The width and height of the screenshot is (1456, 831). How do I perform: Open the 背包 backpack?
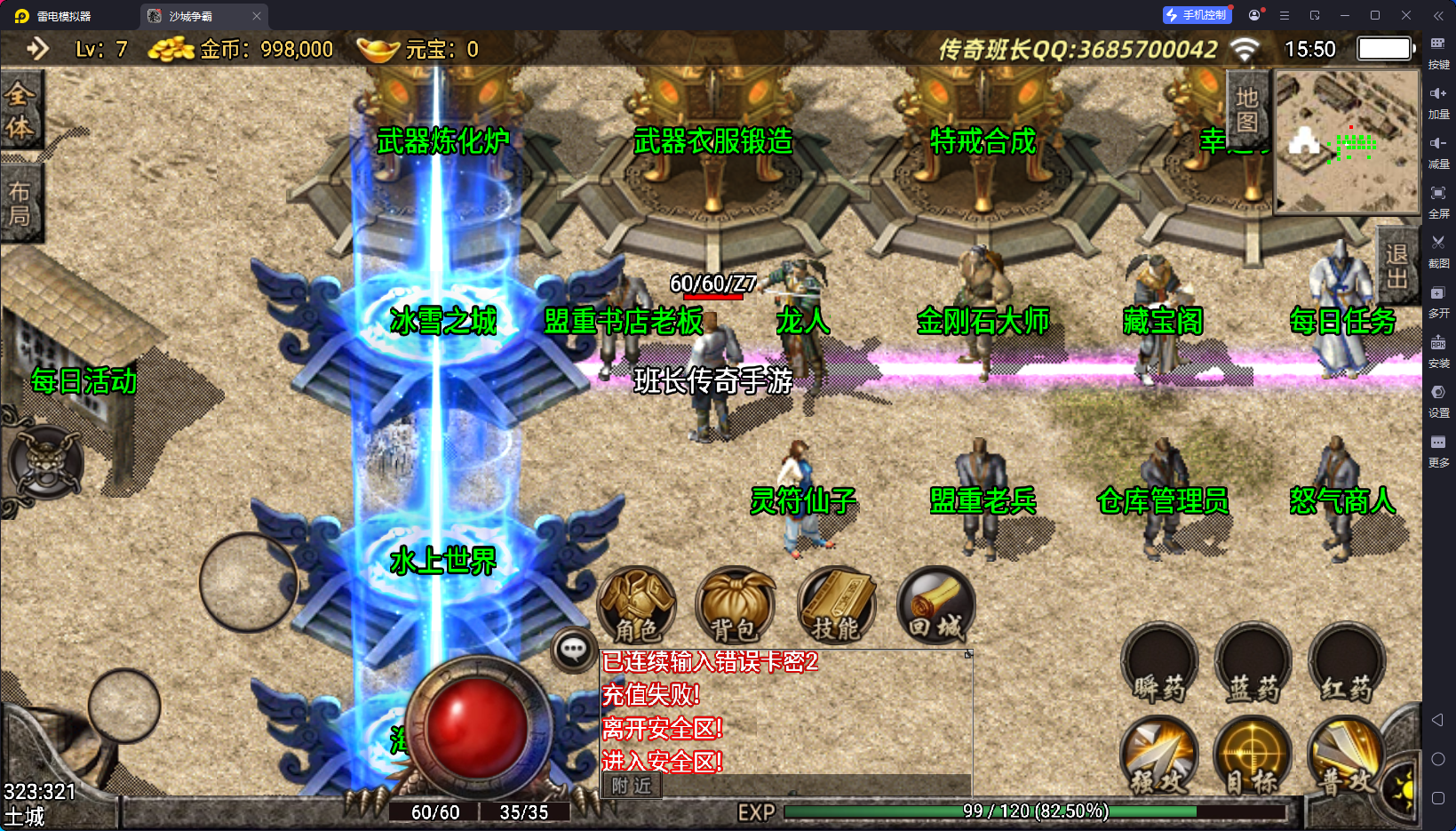tap(734, 606)
